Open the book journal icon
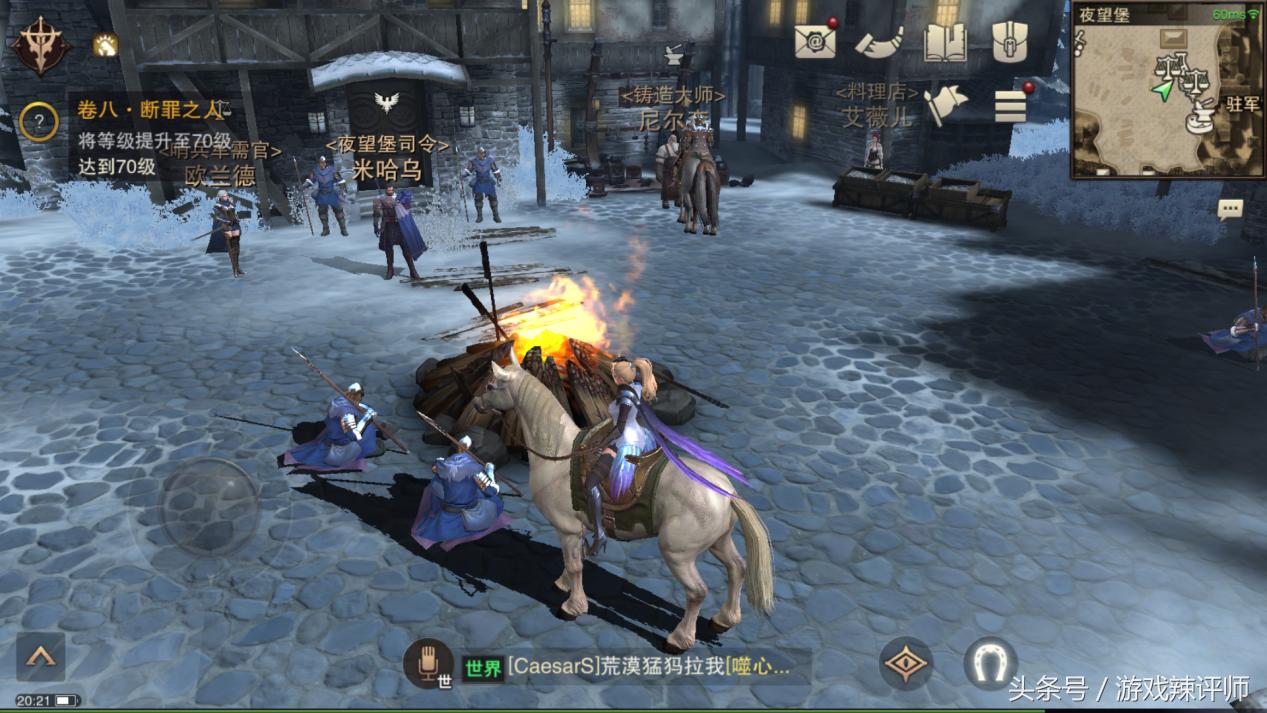The height and width of the screenshot is (713, 1267). coord(945,42)
